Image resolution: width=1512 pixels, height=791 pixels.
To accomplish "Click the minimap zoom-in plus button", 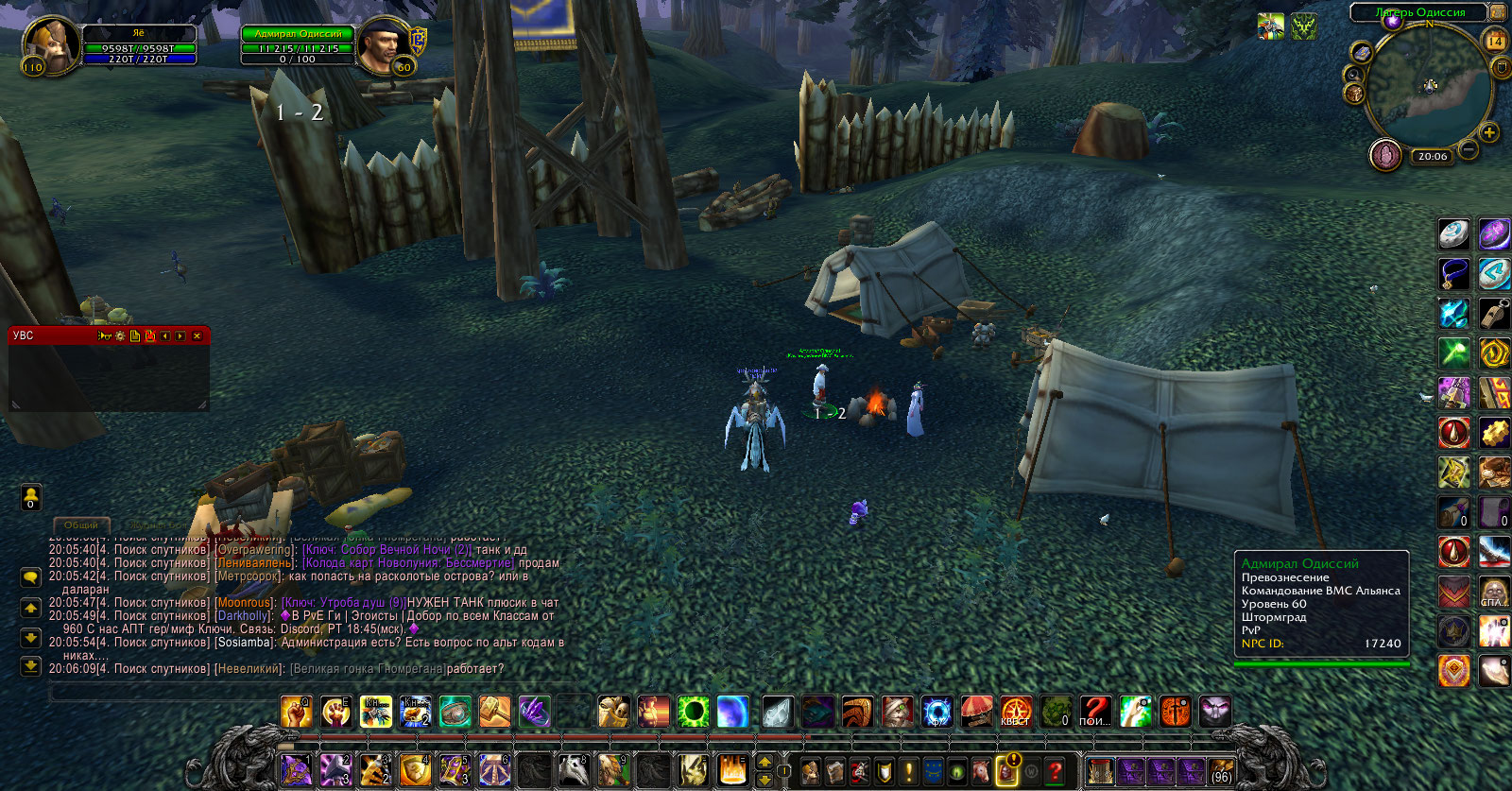I will point(1489,132).
